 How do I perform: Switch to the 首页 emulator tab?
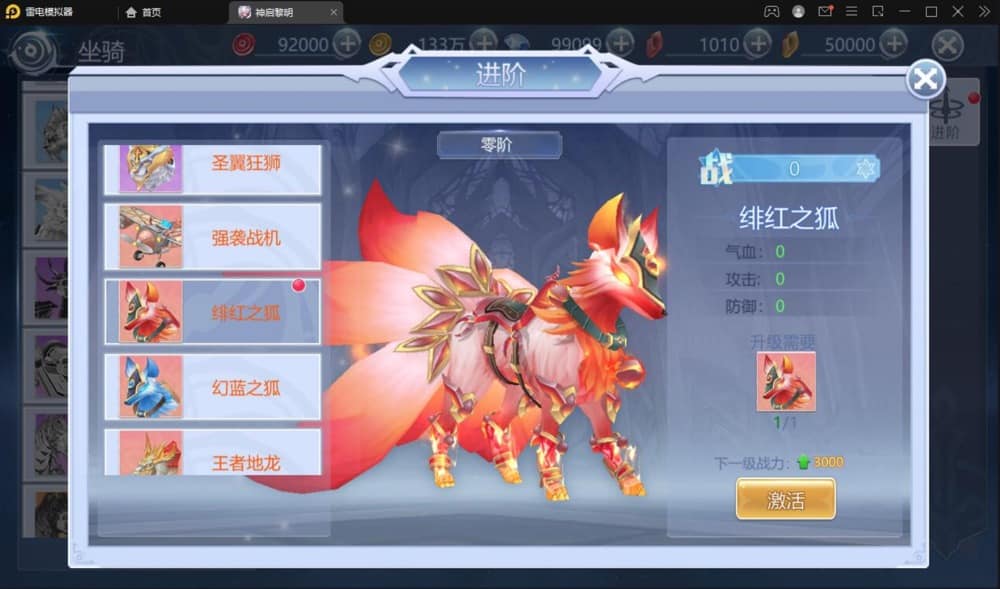tap(144, 12)
